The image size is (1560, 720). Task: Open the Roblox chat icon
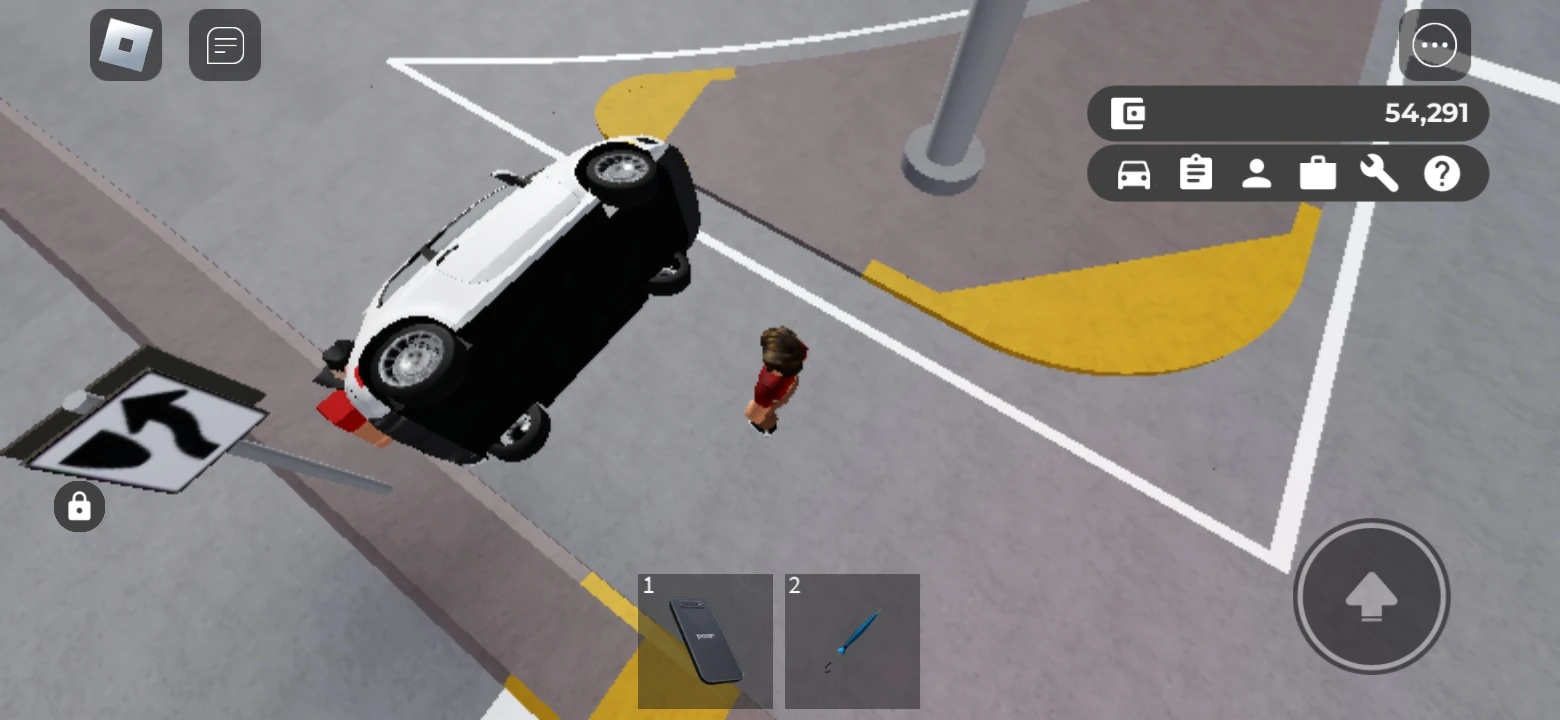[x=224, y=44]
